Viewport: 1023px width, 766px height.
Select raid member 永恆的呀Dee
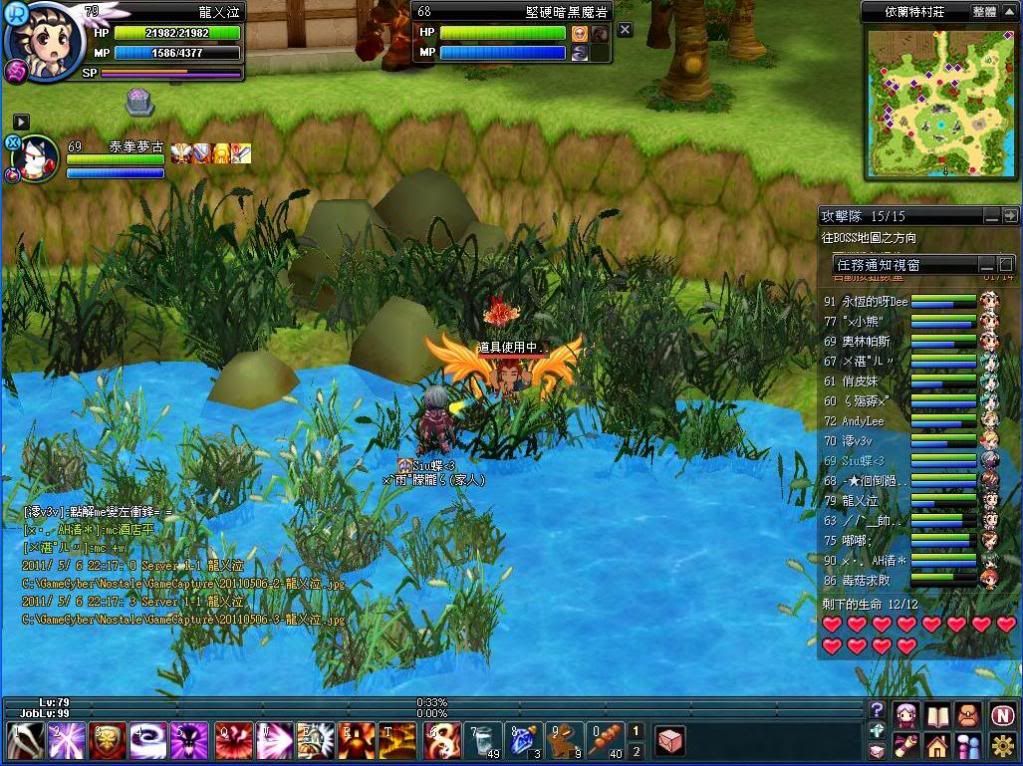point(866,301)
